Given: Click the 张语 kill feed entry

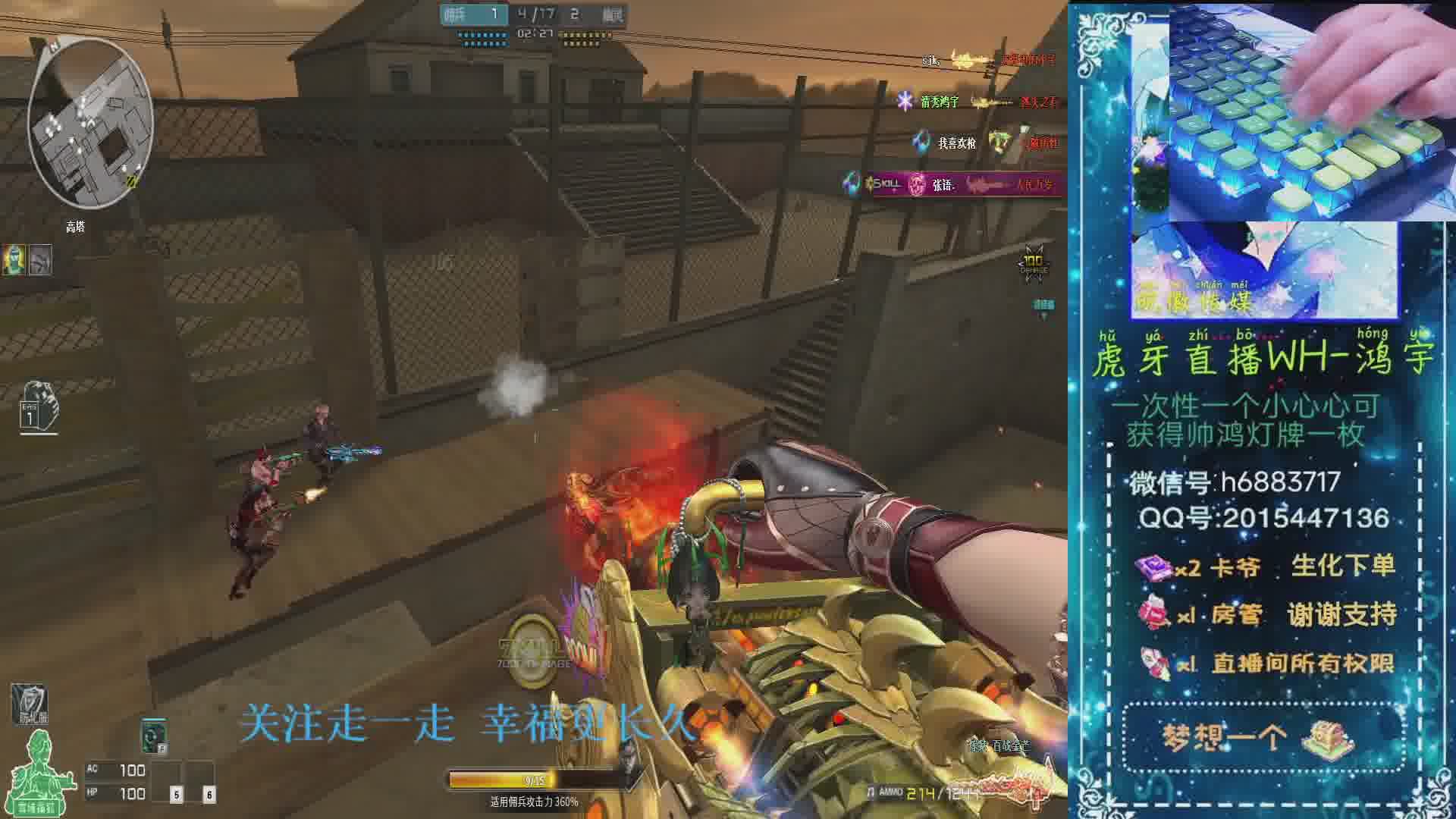Looking at the screenshot, I should (x=955, y=184).
